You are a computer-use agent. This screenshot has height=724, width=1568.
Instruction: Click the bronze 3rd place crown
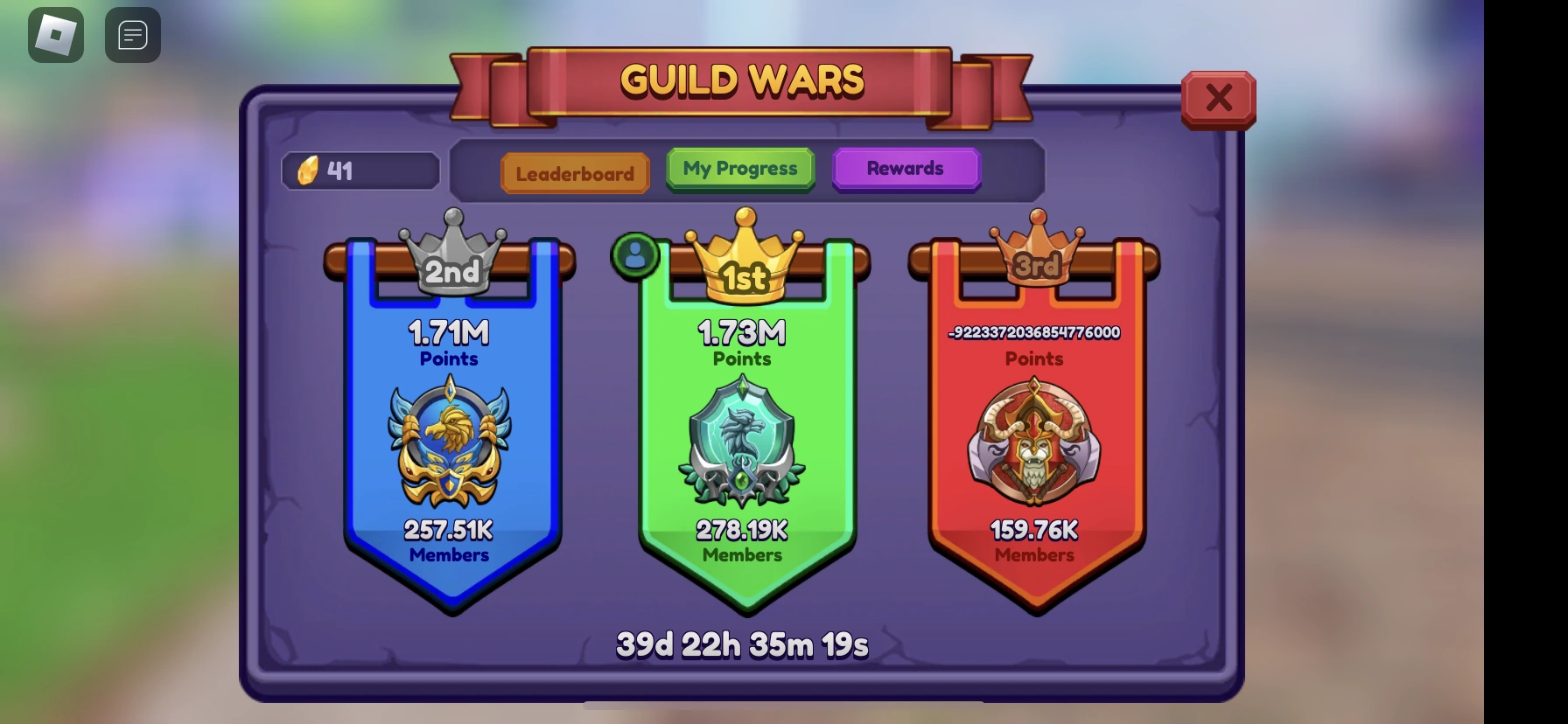[x=1037, y=249]
